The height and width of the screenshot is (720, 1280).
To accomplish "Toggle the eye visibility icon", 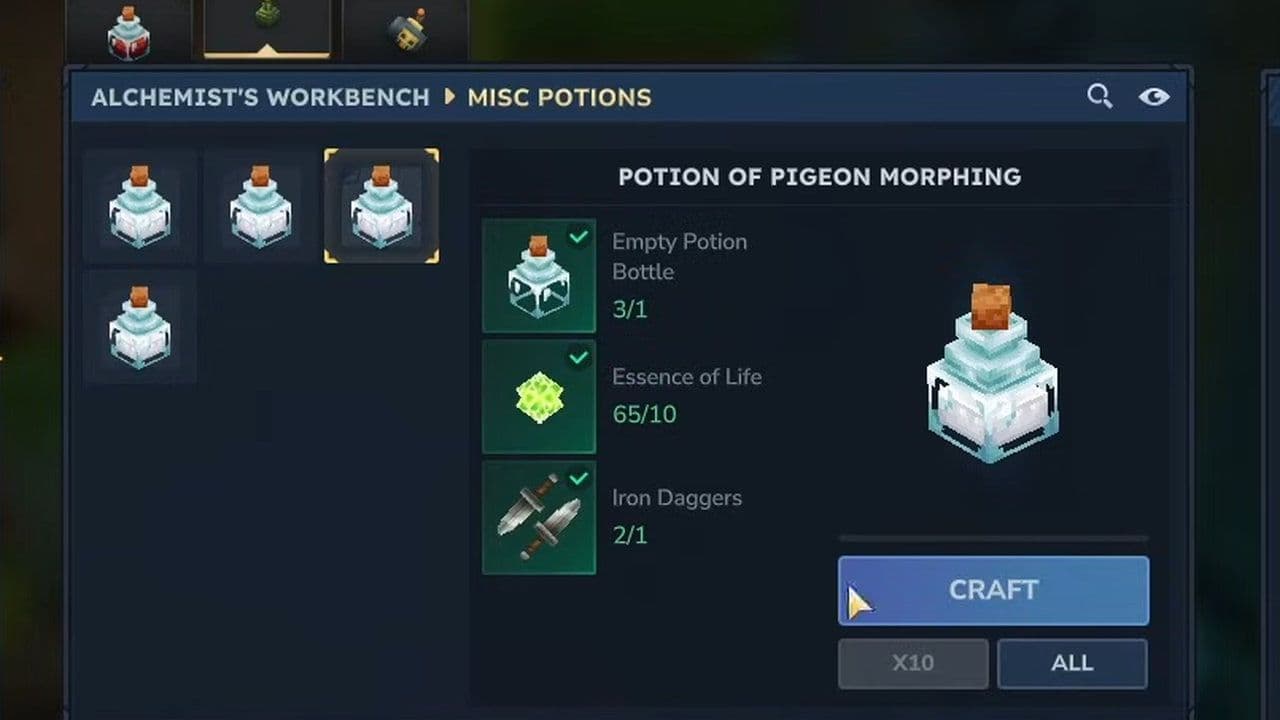I will (1155, 96).
